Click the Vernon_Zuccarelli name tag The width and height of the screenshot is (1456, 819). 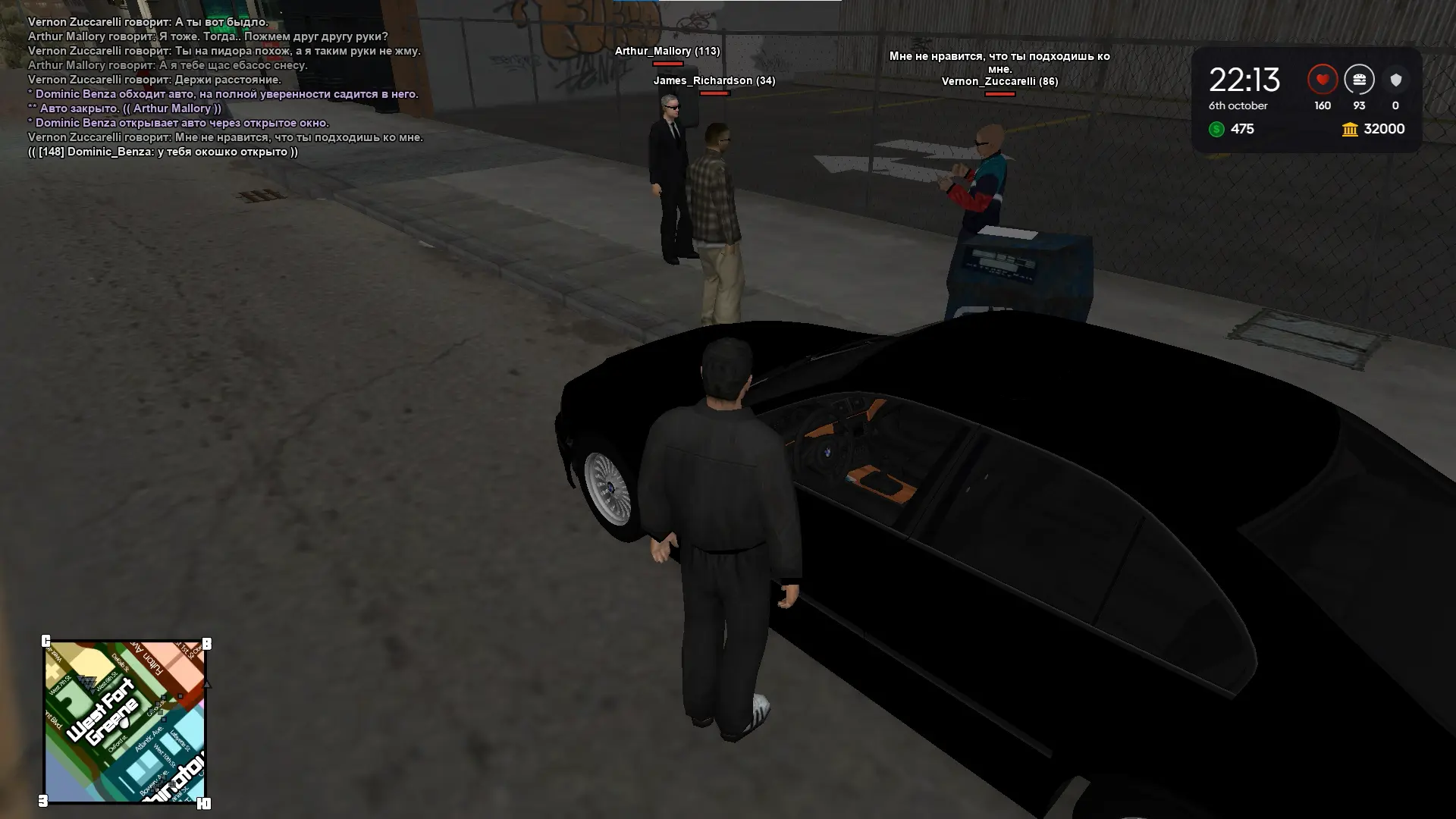pyautogui.click(x=999, y=81)
